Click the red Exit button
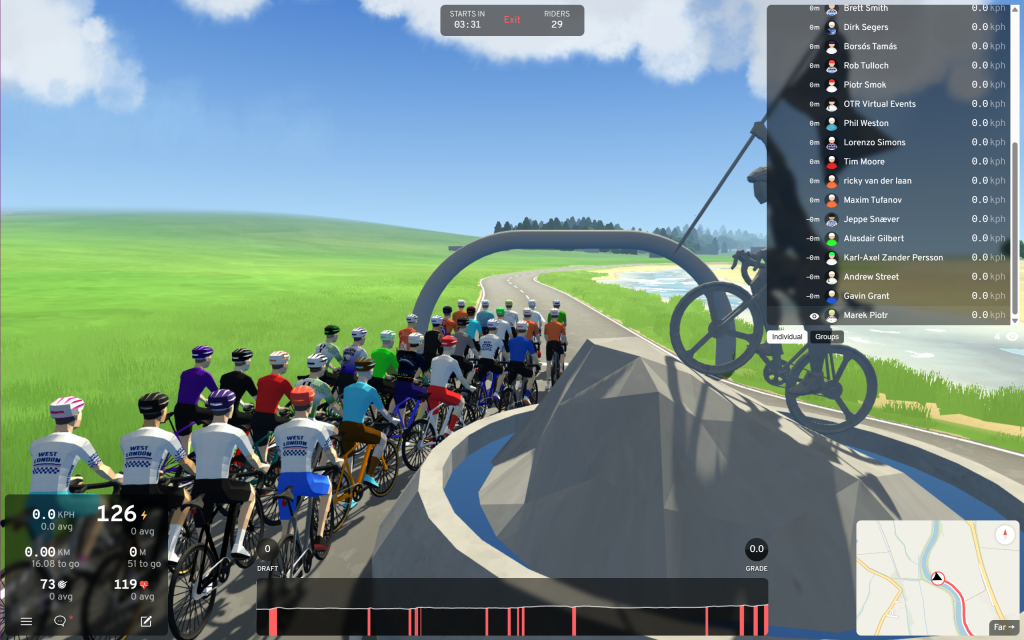 [x=512, y=20]
